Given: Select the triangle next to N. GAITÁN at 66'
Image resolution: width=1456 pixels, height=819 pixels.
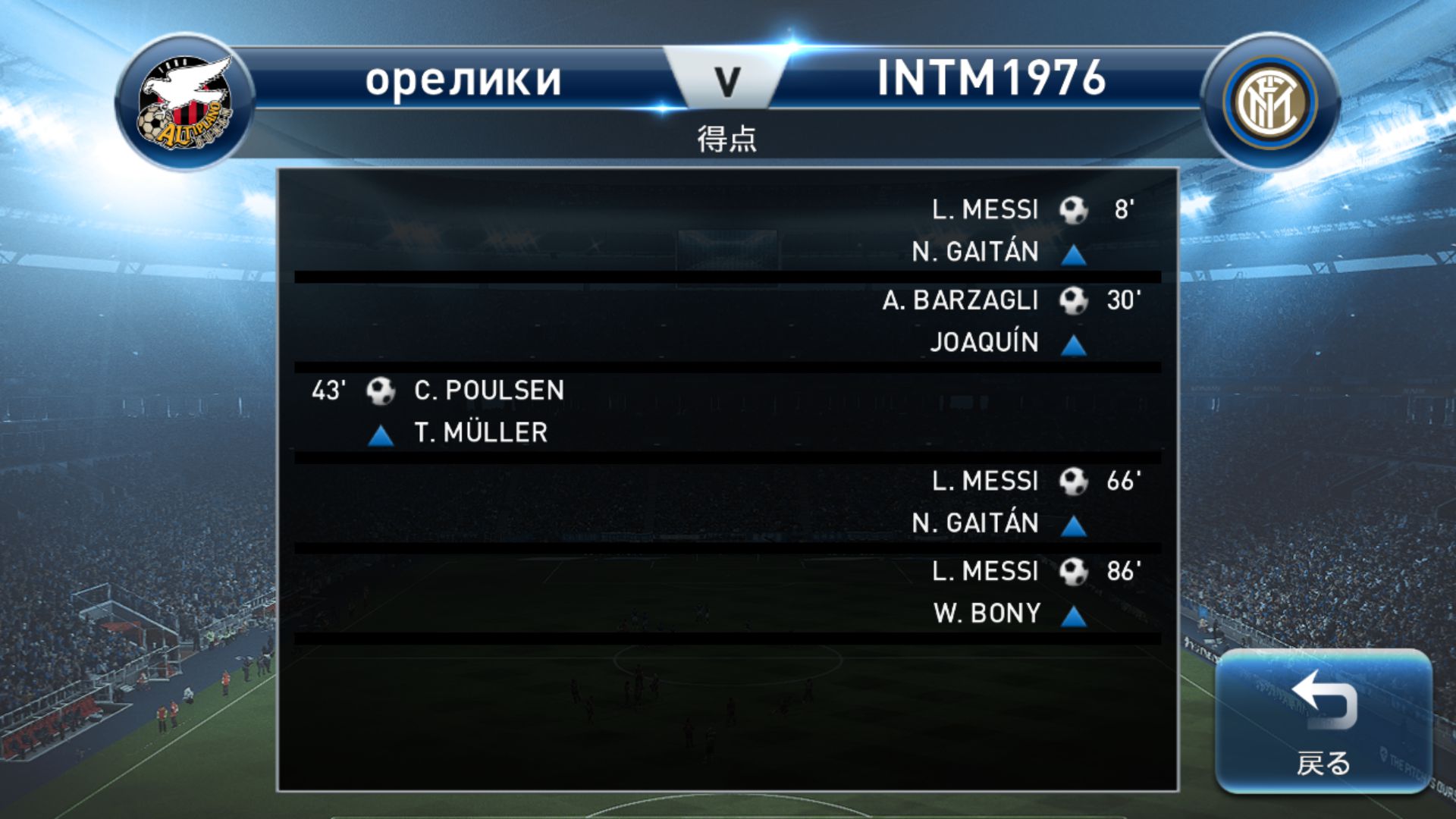Looking at the screenshot, I should pos(1074,526).
